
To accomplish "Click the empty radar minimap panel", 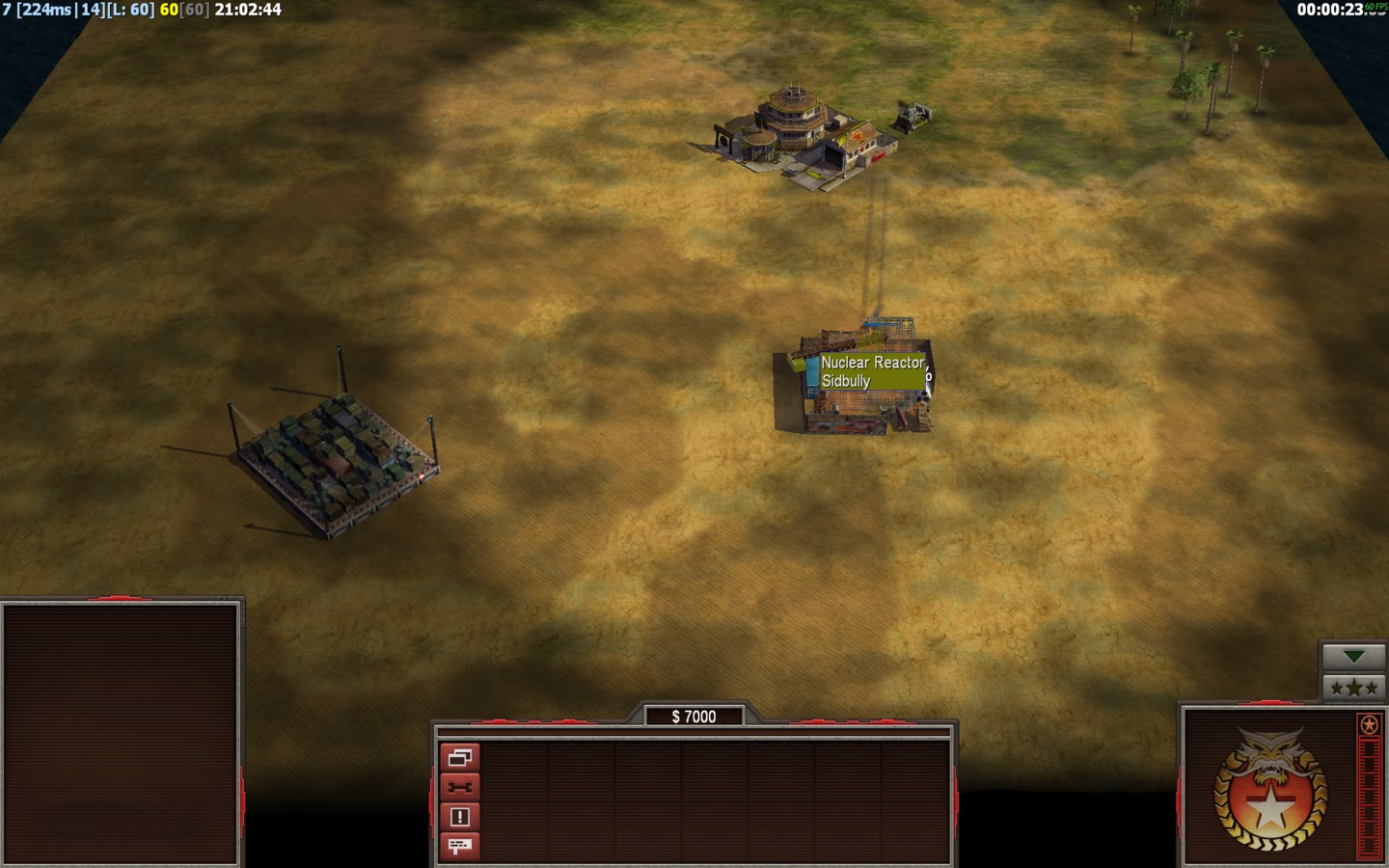I will pos(121,733).
